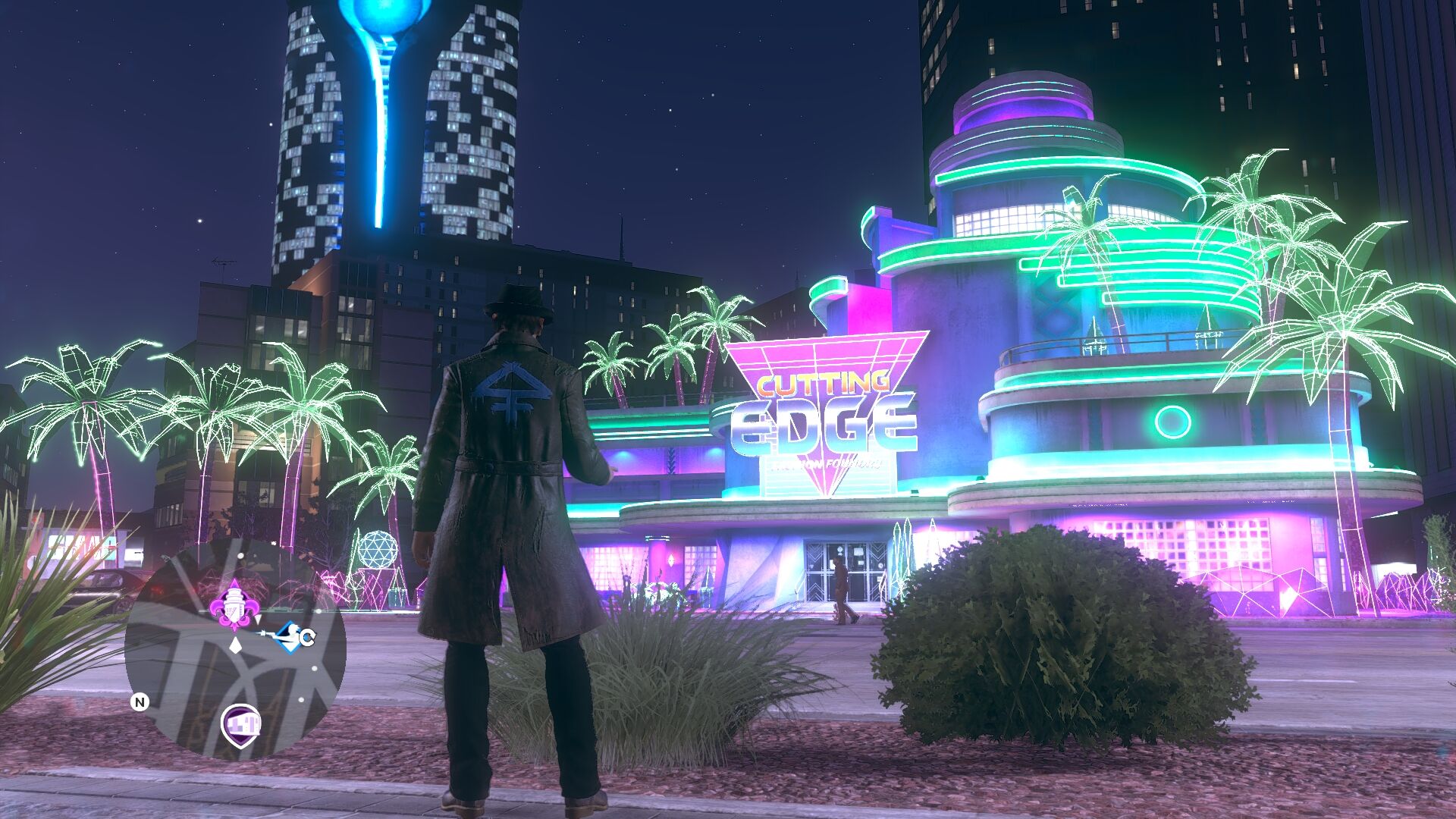Click the N north compass indicator
The height and width of the screenshot is (819, 1456).
pyautogui.click(x=140, y=702)
